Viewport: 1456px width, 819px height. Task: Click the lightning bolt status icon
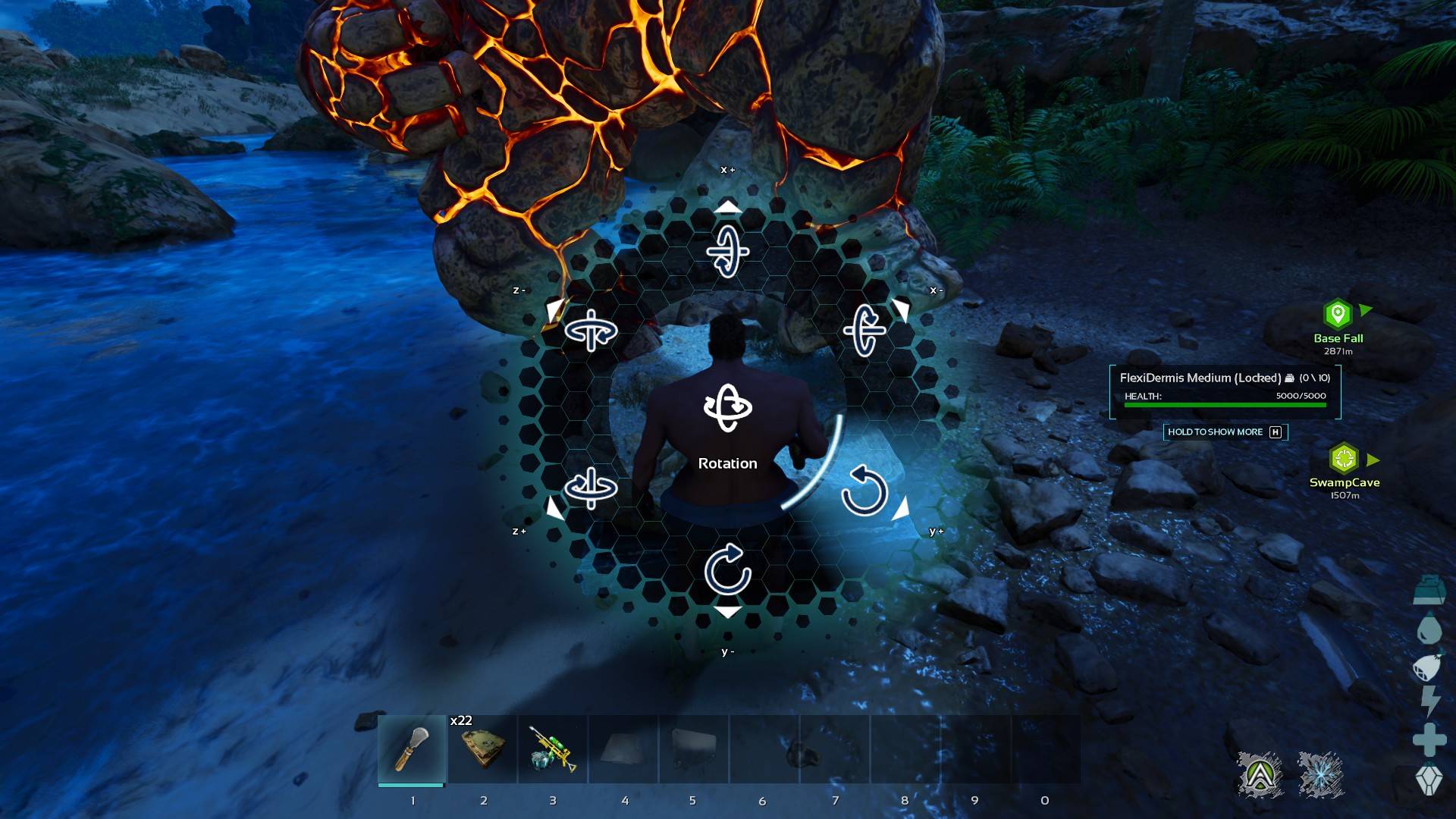pyautogui.click(x=1429, y=701)
